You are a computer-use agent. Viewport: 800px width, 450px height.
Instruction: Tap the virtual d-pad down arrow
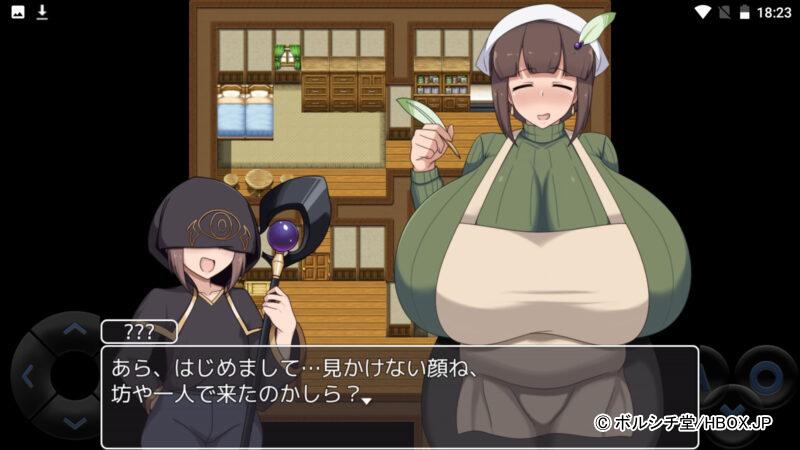coord(75,423)
